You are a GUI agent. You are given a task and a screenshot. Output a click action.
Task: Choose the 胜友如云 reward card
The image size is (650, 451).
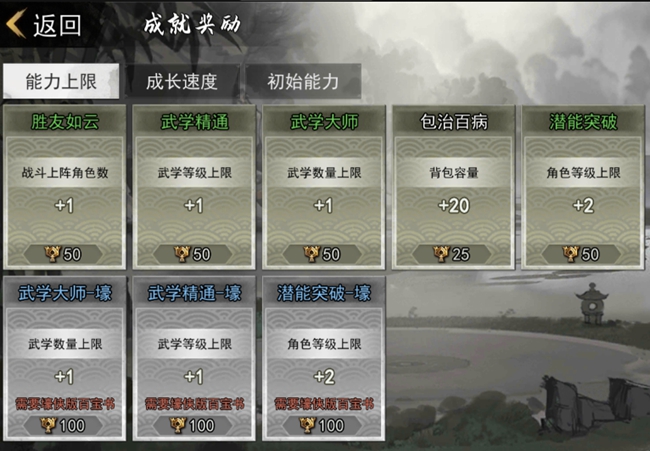[65, 185]
